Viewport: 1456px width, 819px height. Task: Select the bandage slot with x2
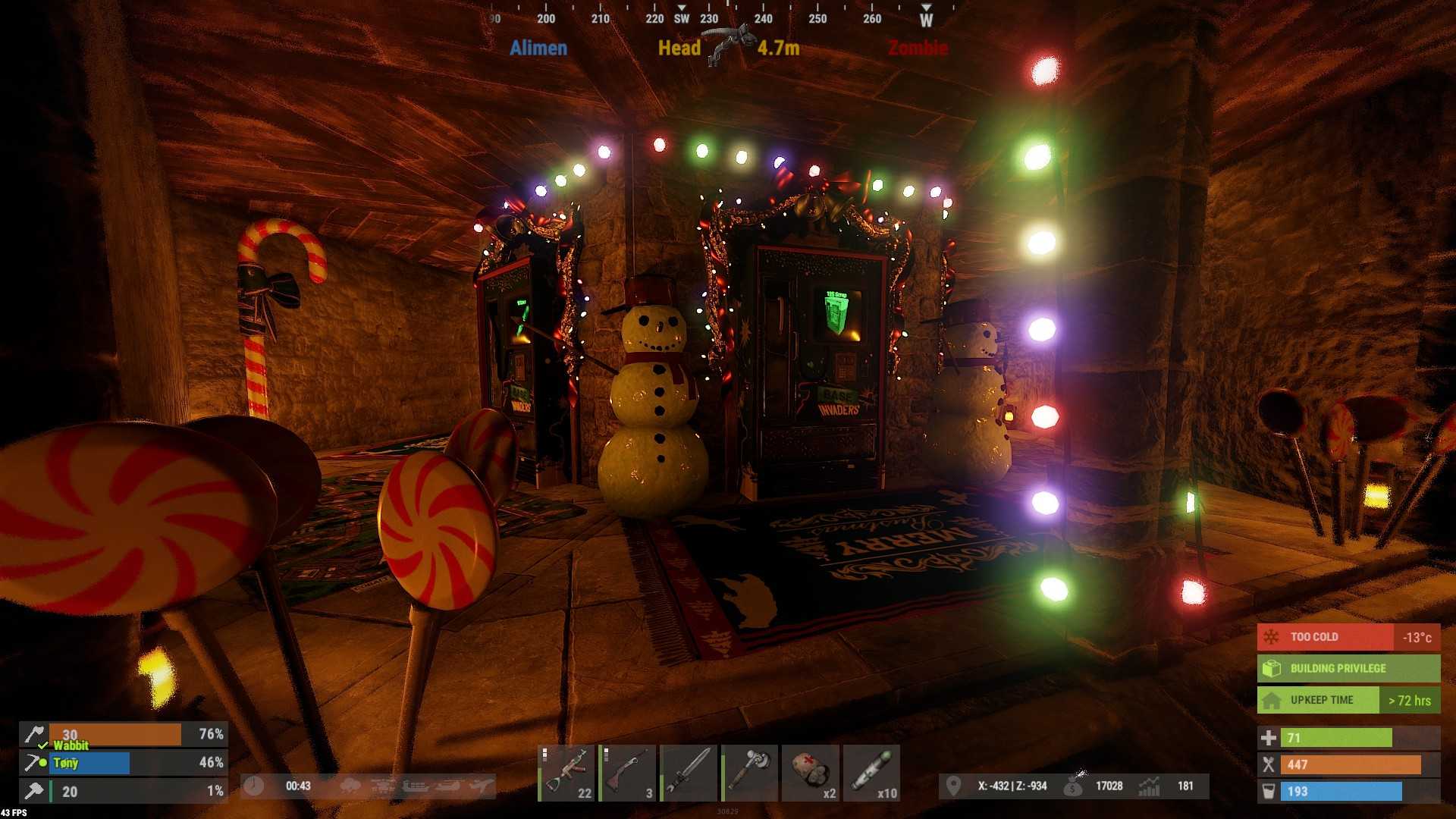tap(811, 773)
